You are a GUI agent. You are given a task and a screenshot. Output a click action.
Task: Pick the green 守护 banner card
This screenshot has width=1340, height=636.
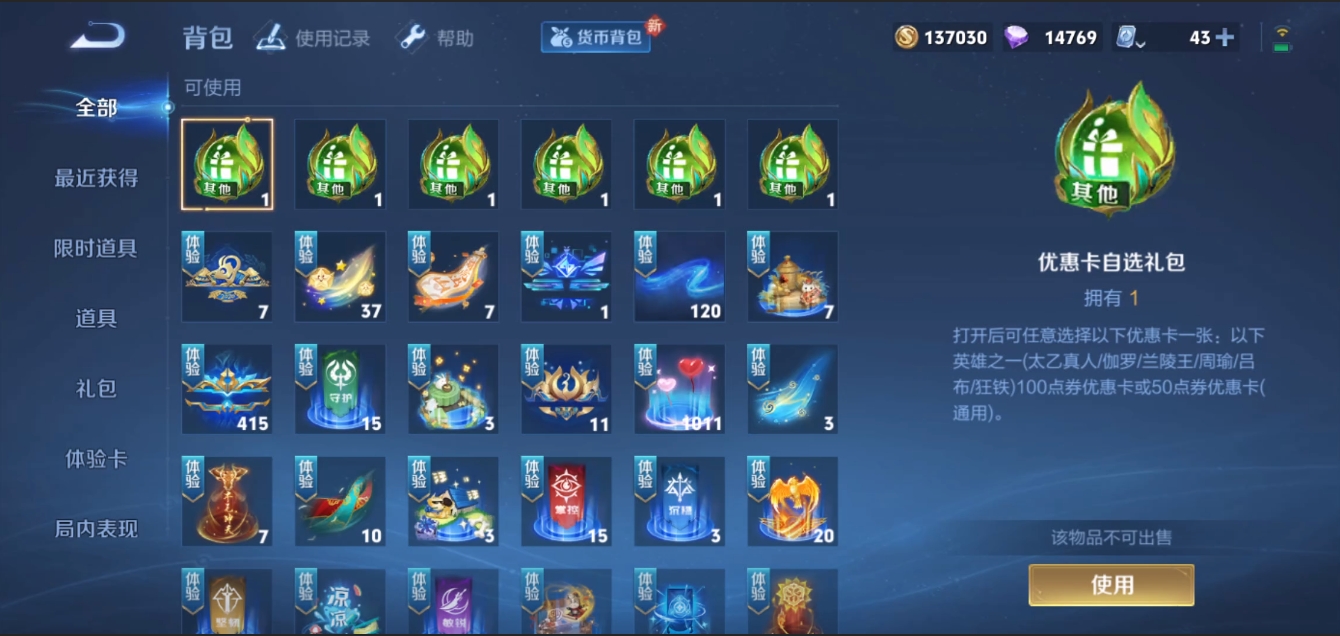[x=340, y=390]
